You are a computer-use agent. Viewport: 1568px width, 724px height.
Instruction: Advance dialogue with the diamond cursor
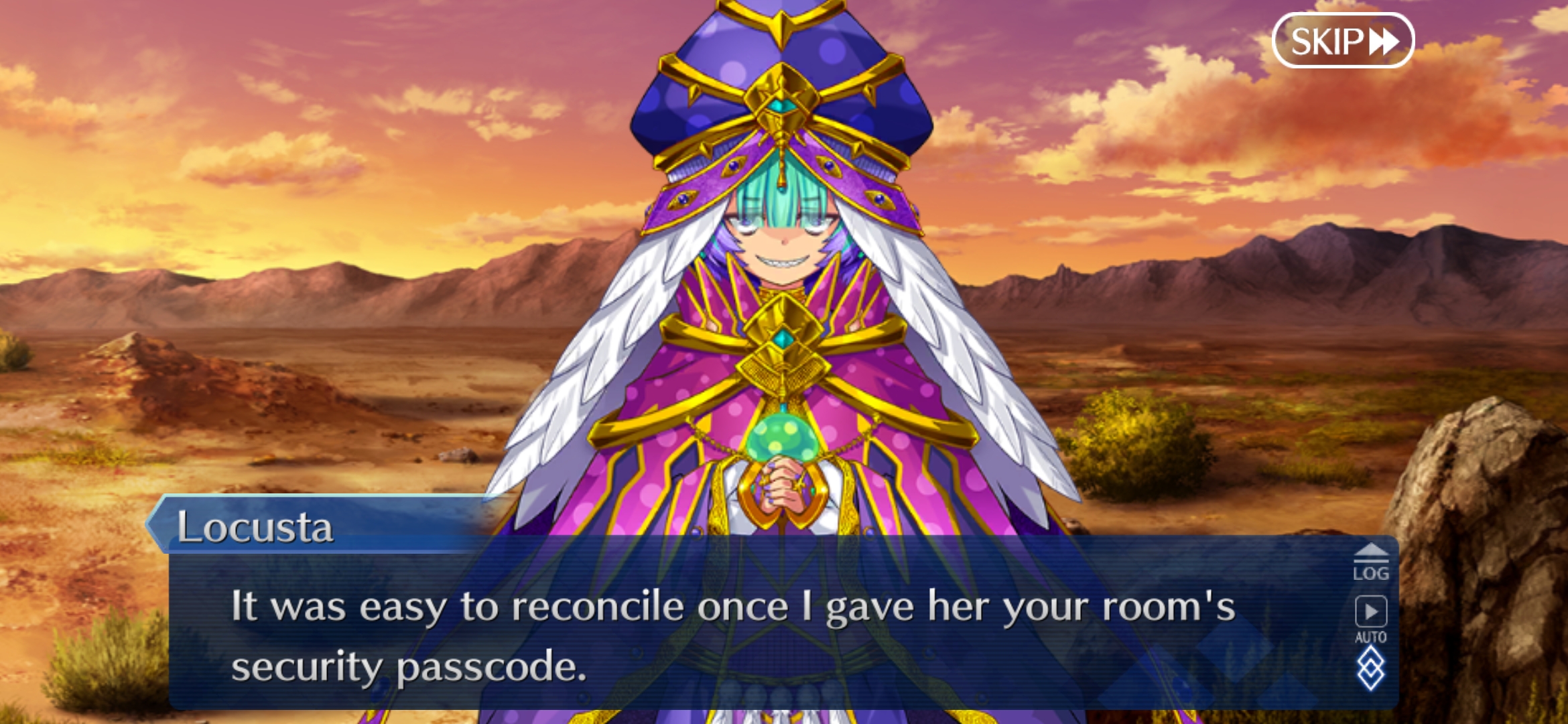pyautogui.click(x=1370, y=670)
